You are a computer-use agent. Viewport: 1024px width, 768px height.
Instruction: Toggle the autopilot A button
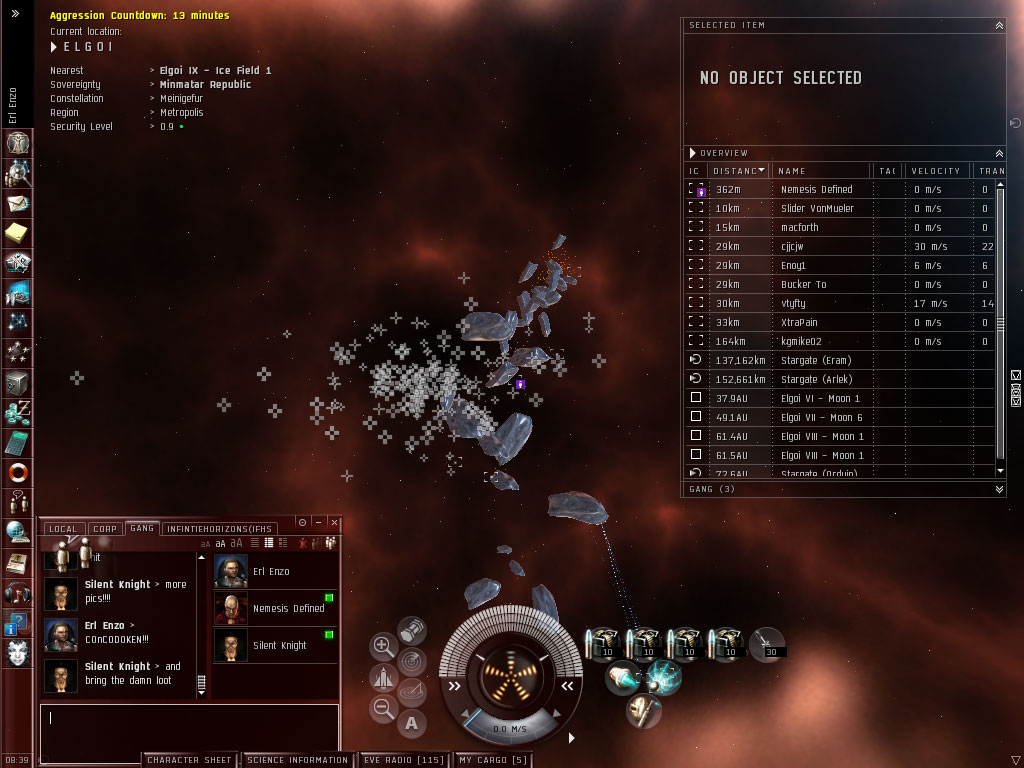[x=411, y=722]
